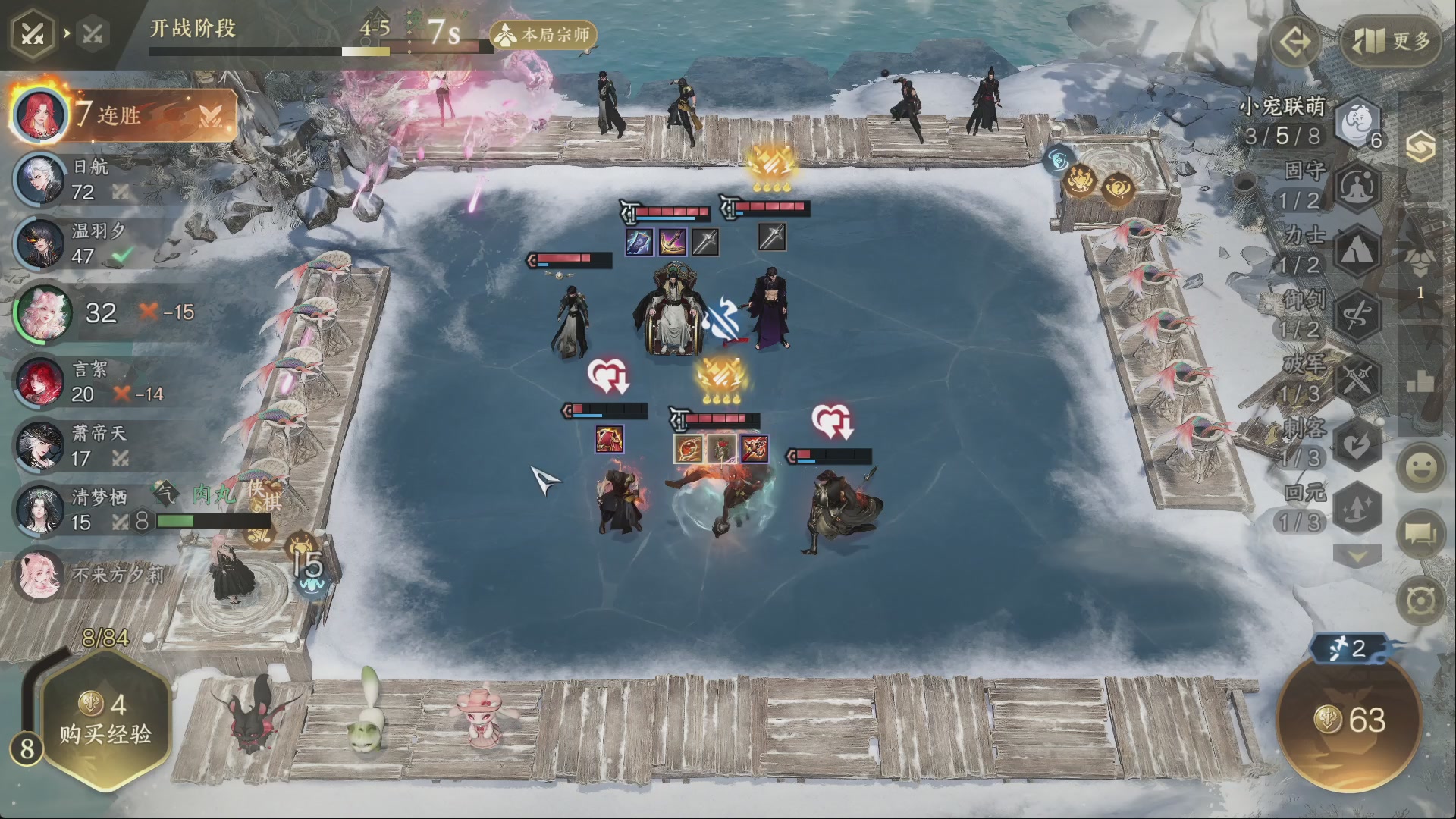Open the shop via the 63 gold button
The image size is (1456, 819).
[1350, 720]
